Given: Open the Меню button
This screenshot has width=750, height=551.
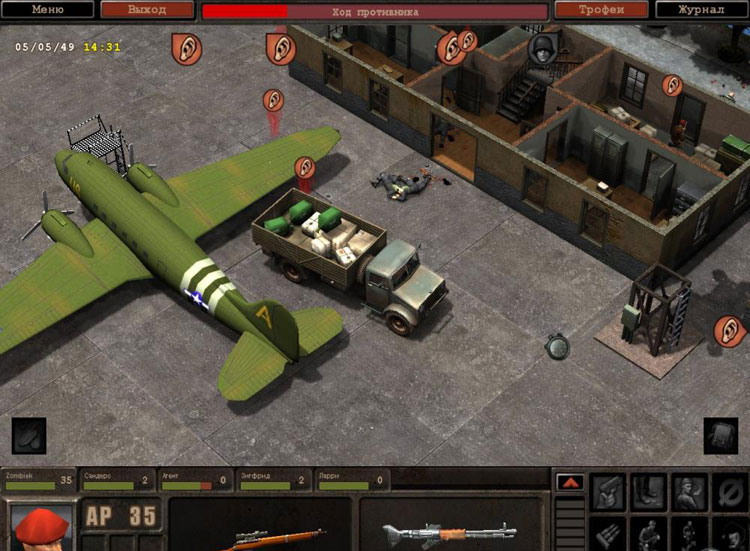Looking at the screenshot, I should point(47,10).
